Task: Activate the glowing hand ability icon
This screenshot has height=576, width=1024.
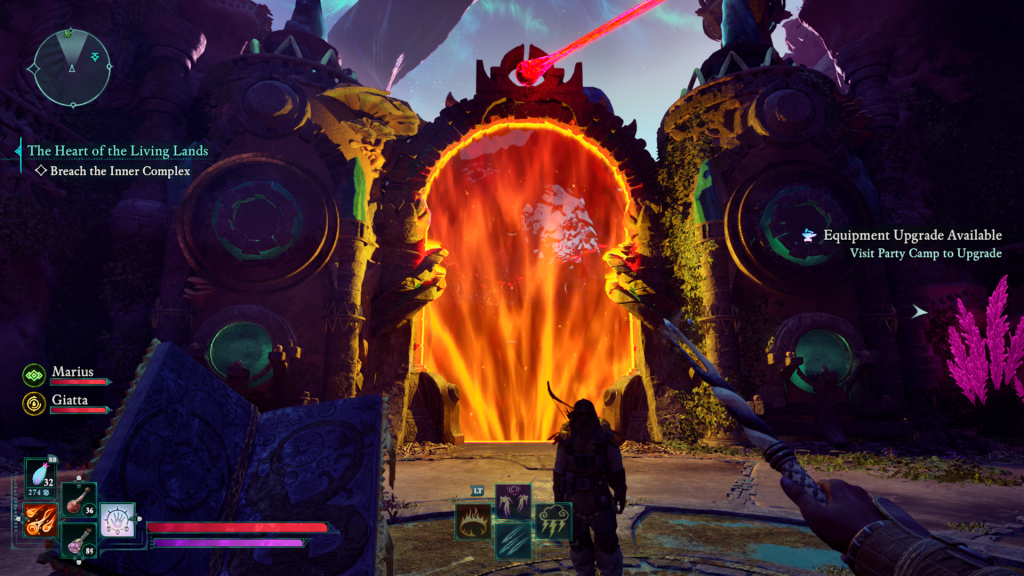Action: click(117, 521)
